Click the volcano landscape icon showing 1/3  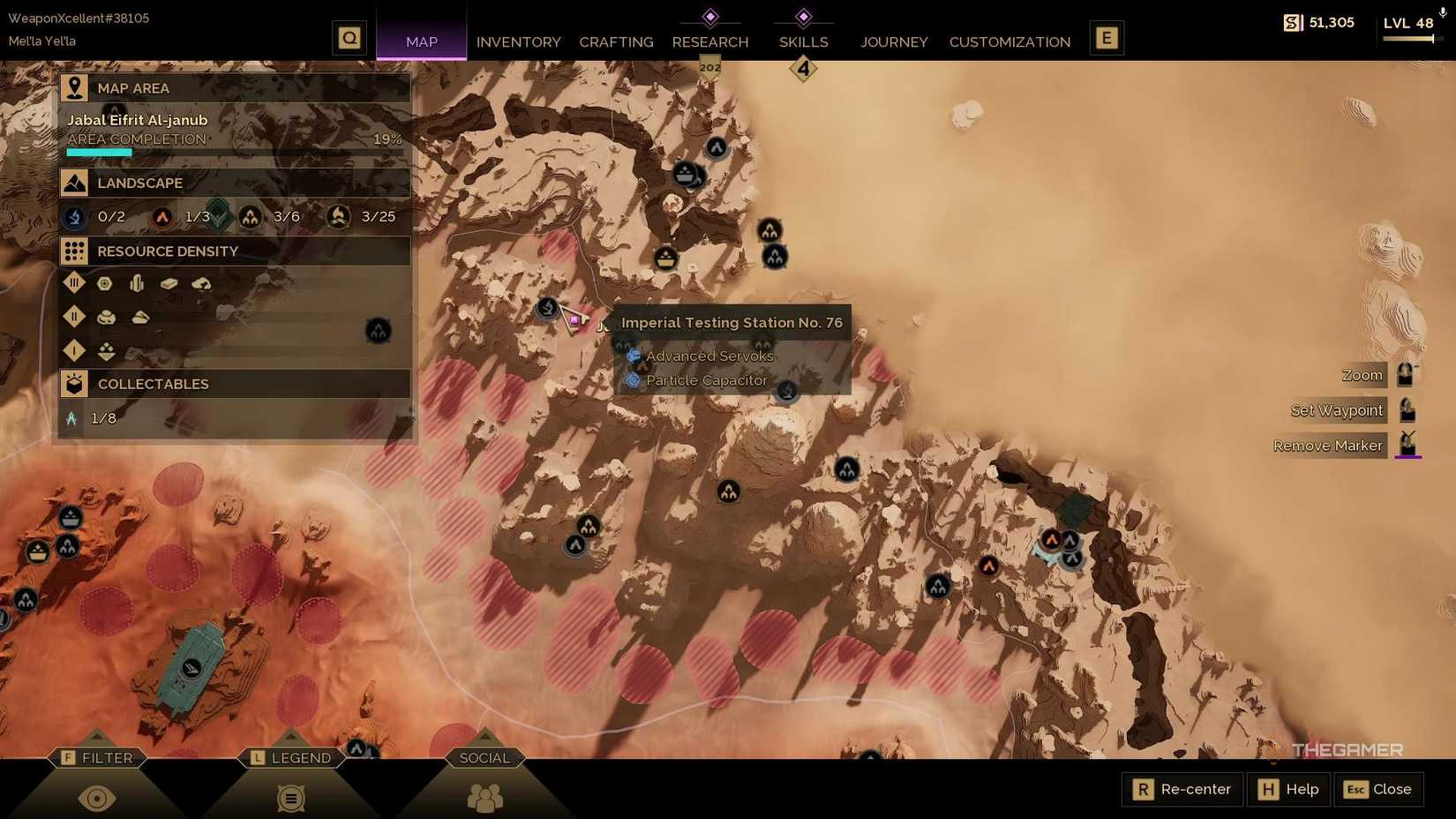click(162, 216)
